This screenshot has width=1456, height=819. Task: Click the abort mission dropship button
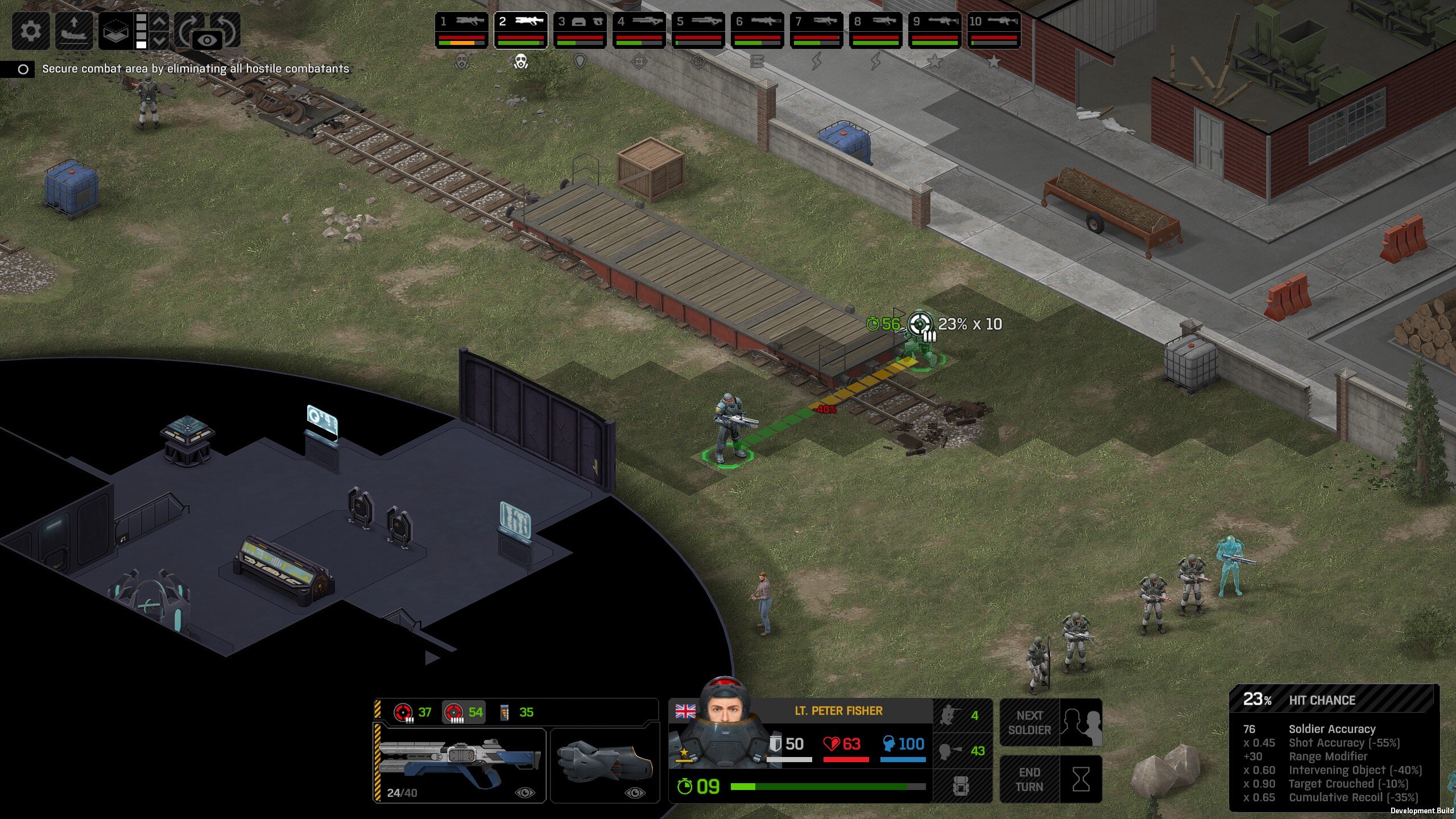pyautogui.click(x=74, y=30)
